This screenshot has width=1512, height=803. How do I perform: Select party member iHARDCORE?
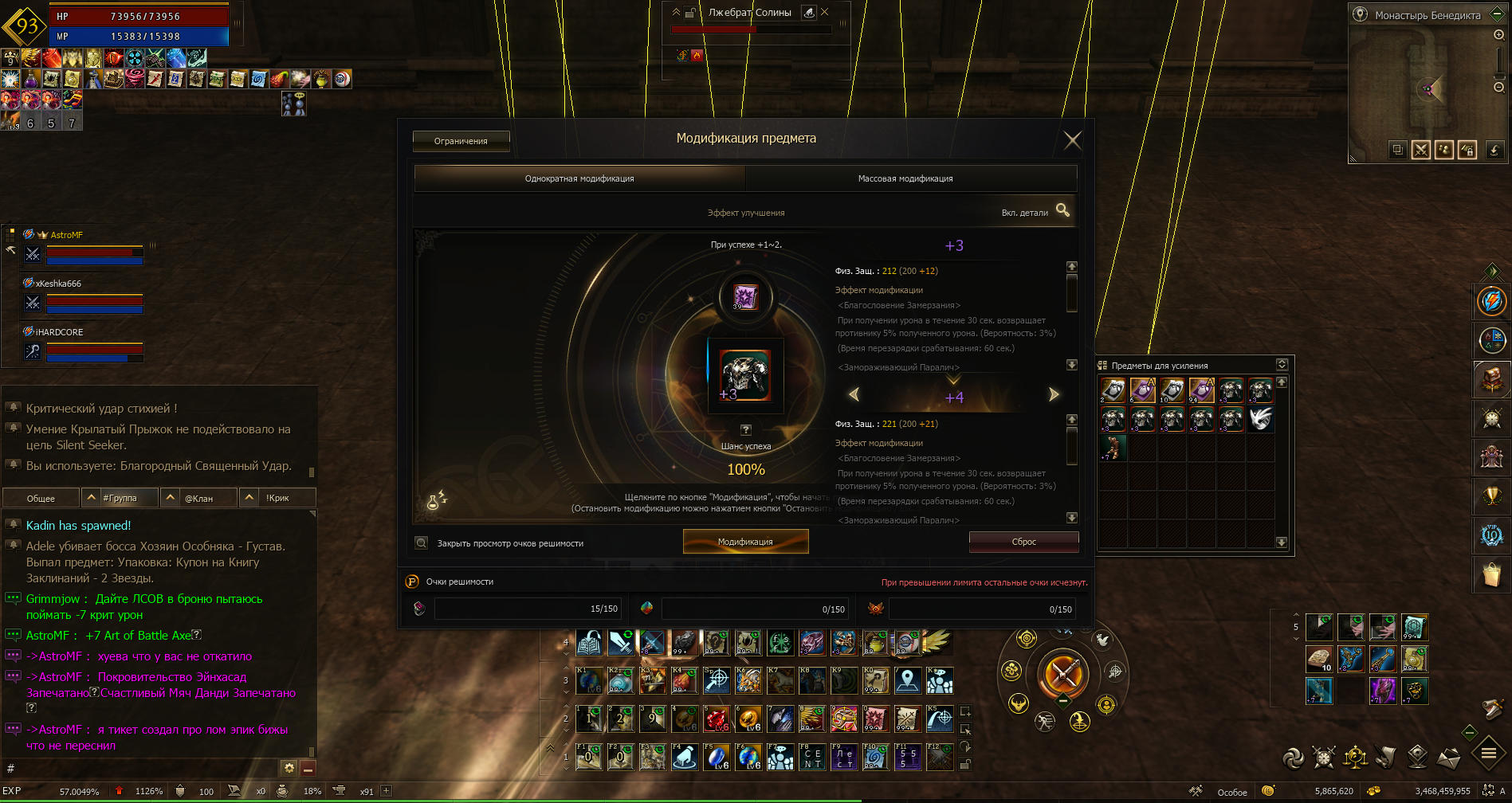point(59,332)
